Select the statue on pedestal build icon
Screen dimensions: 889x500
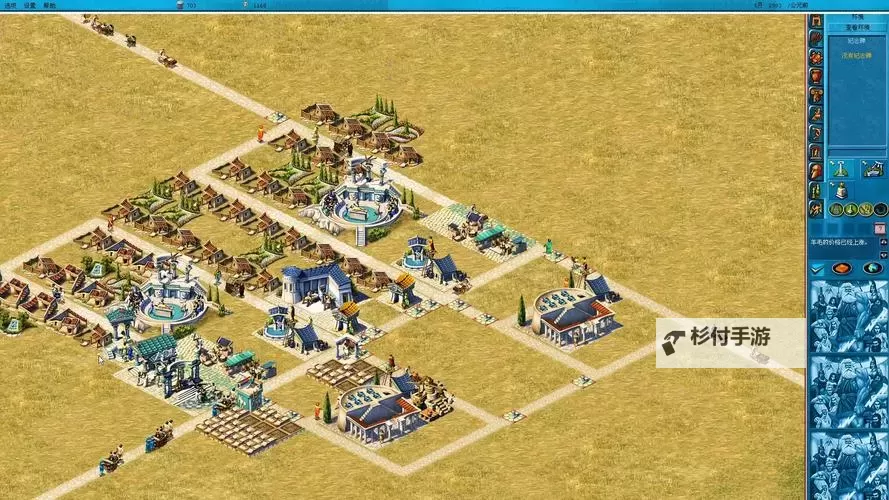pyautogui.click(x=841, y=189)
